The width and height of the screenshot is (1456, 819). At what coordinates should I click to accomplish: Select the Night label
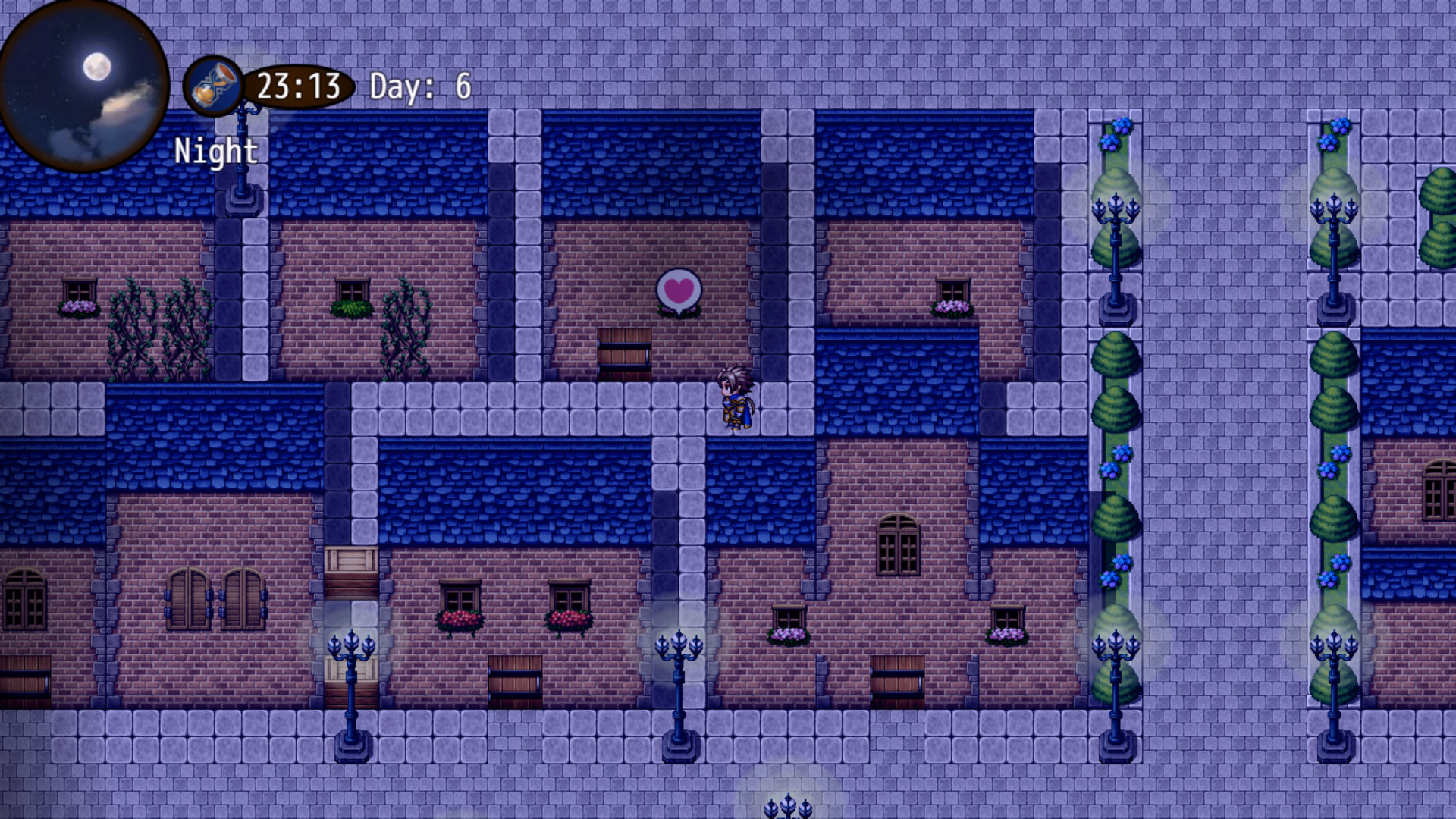(215, 151)
